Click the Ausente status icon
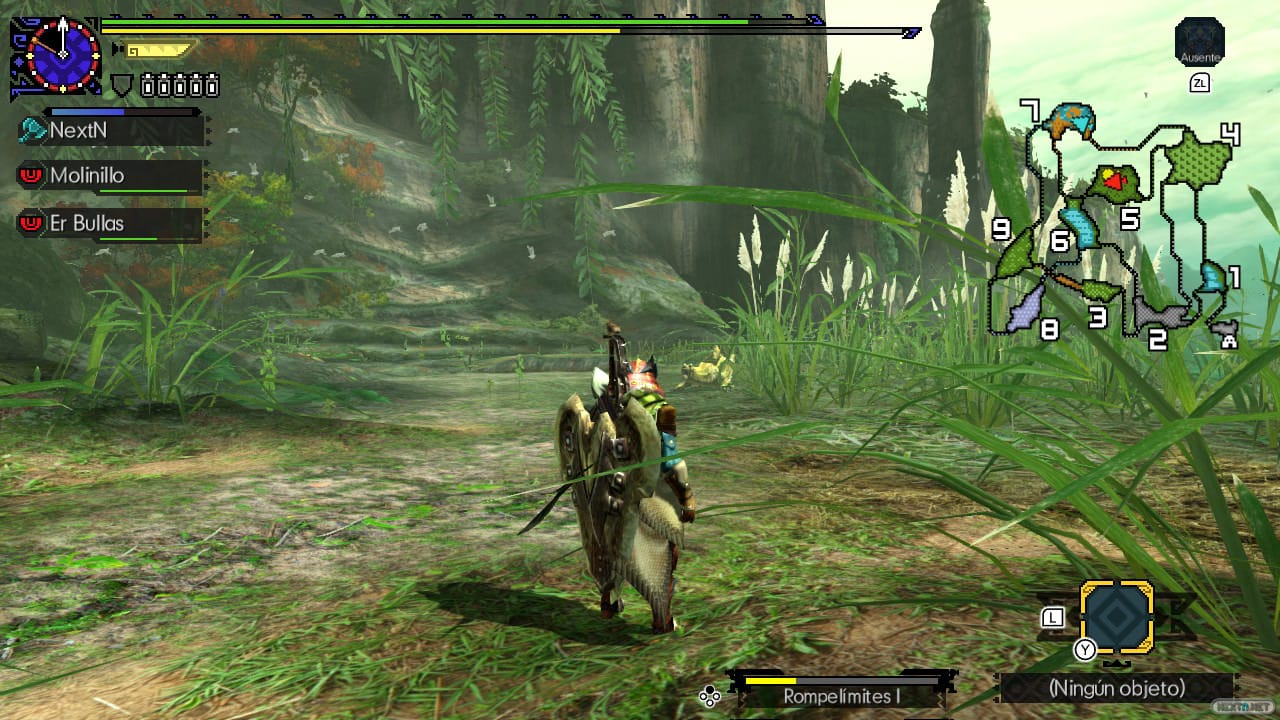The width and height of the screenshot is (1280, 720). pyautogui.click(x=1199, y=42)
